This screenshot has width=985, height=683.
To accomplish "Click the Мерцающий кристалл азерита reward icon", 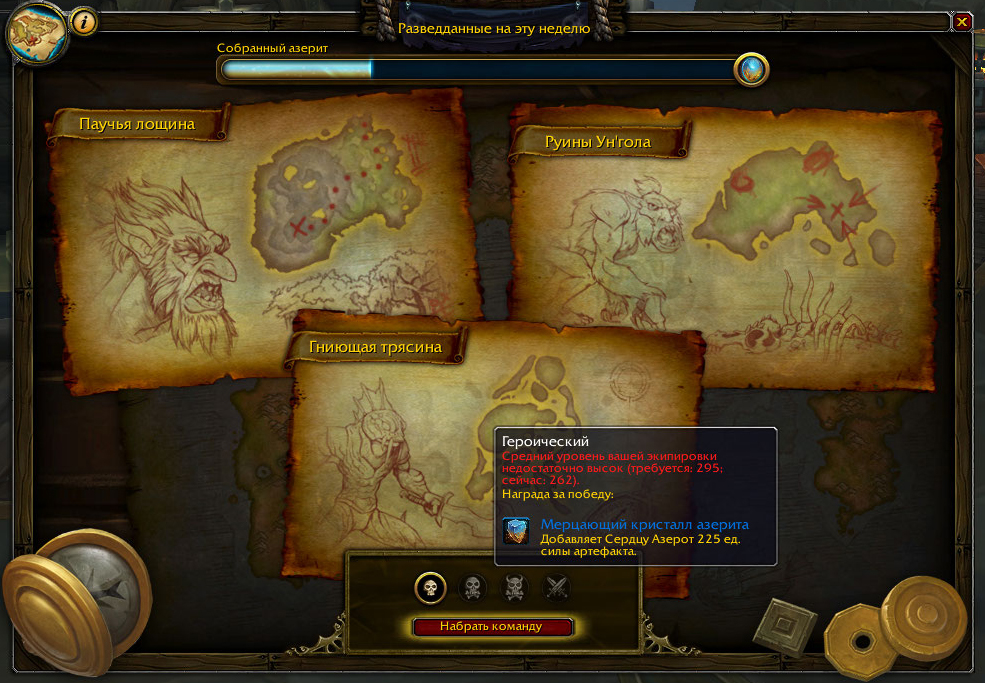I will [x=516, y=531].
